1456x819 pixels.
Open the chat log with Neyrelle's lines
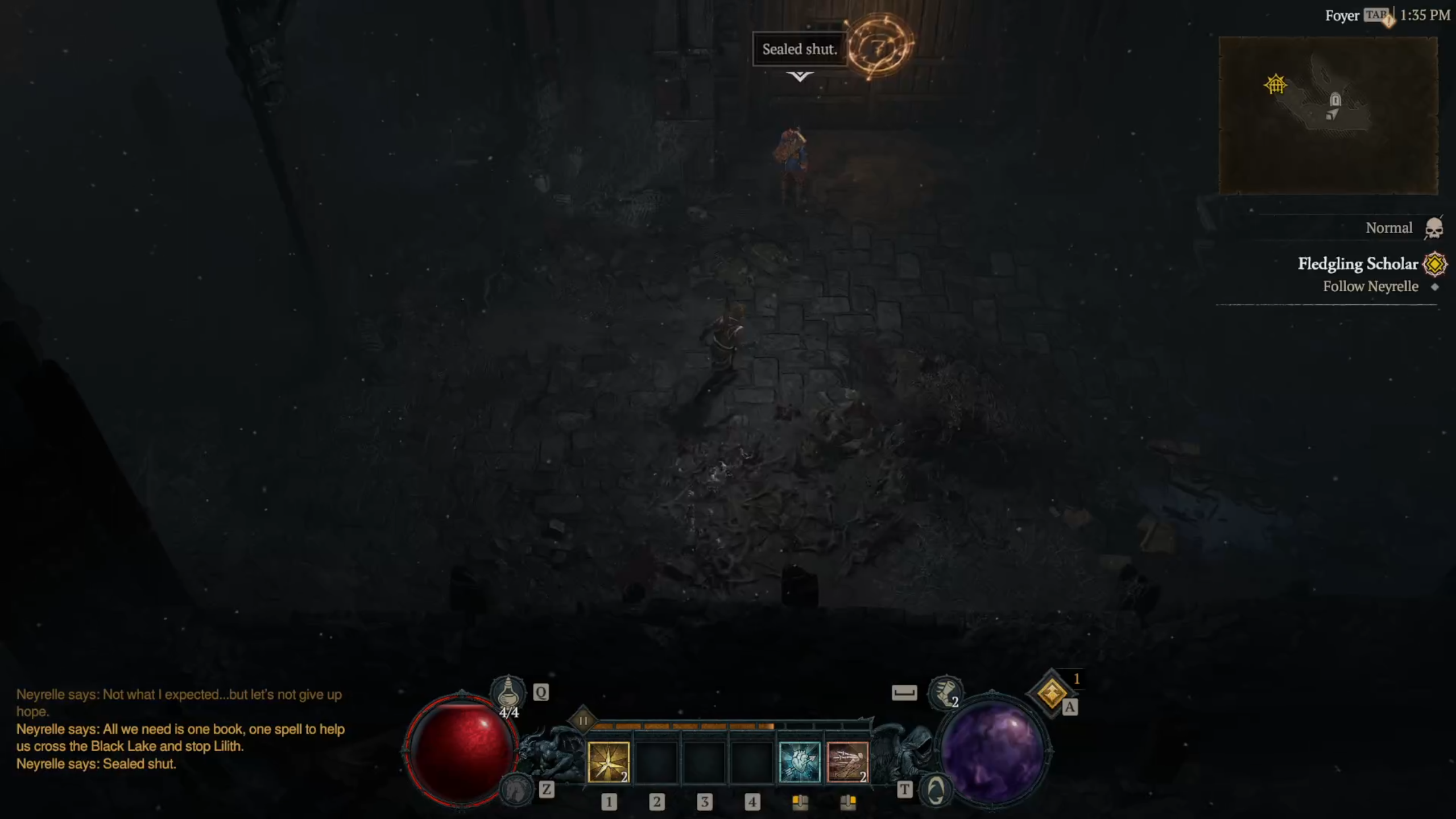(180, 729)
